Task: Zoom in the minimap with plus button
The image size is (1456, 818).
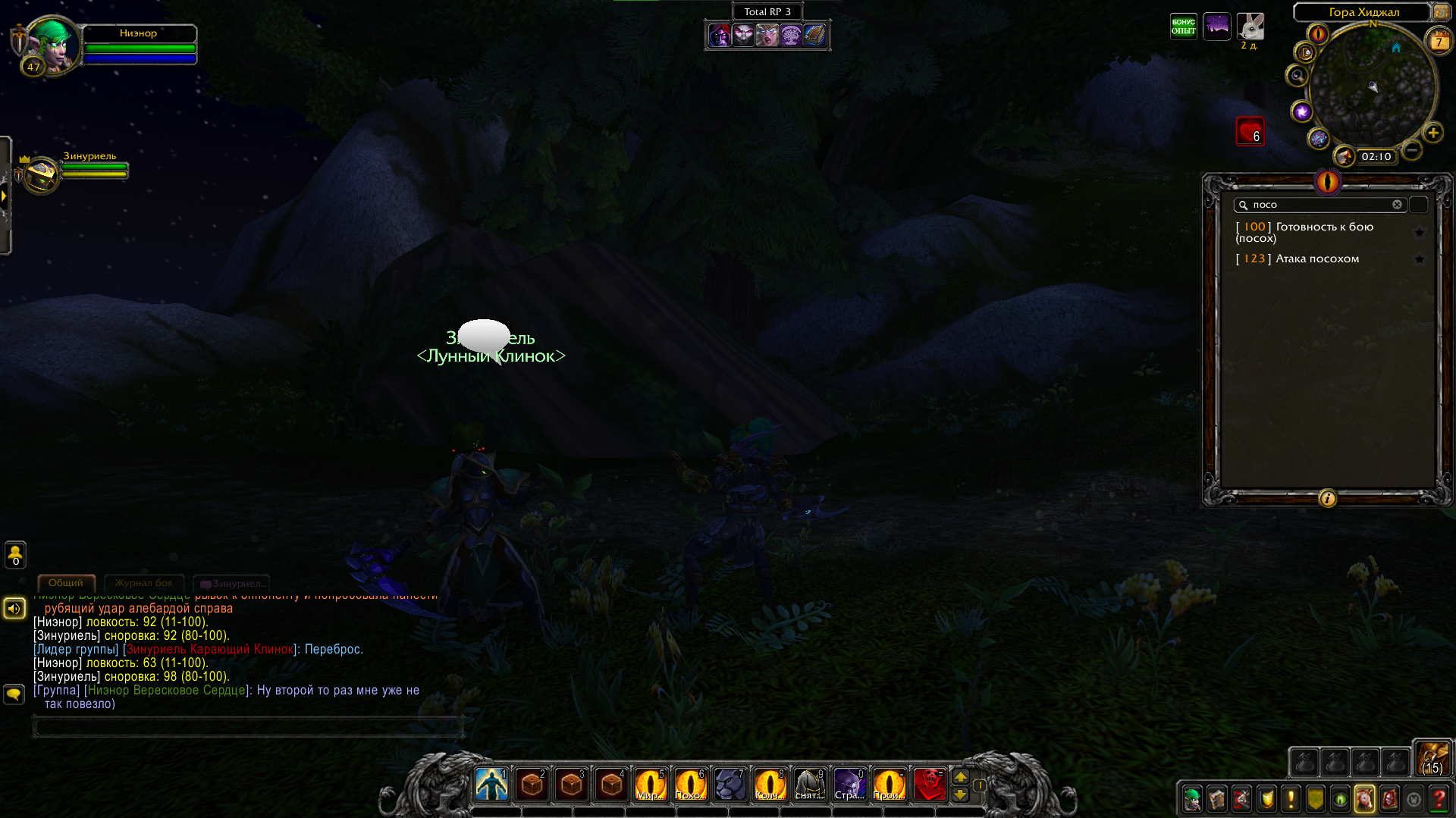Action: 1432,133
